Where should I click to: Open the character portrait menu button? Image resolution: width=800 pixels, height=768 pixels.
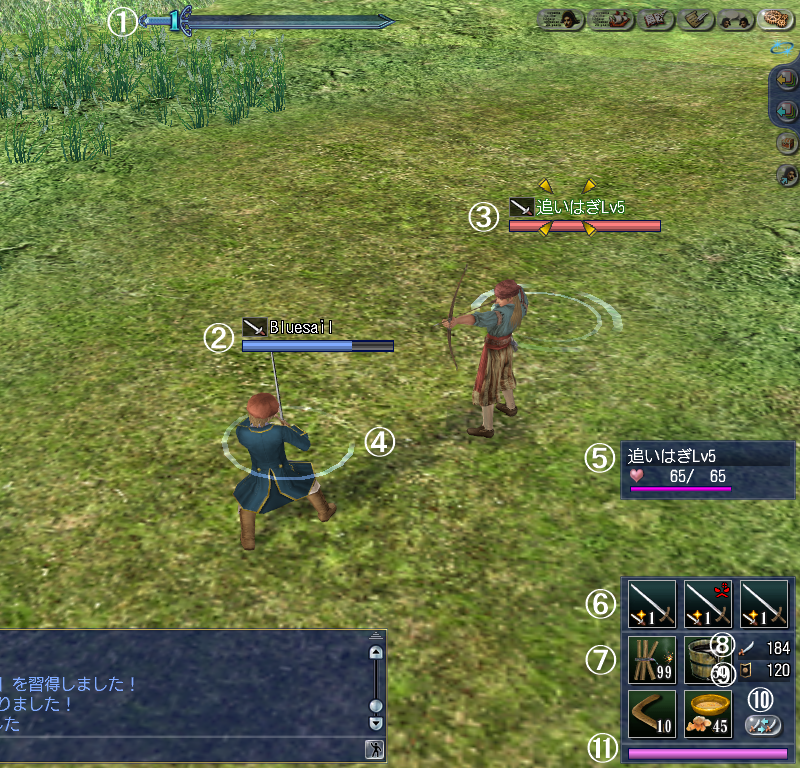click(561, 19)
